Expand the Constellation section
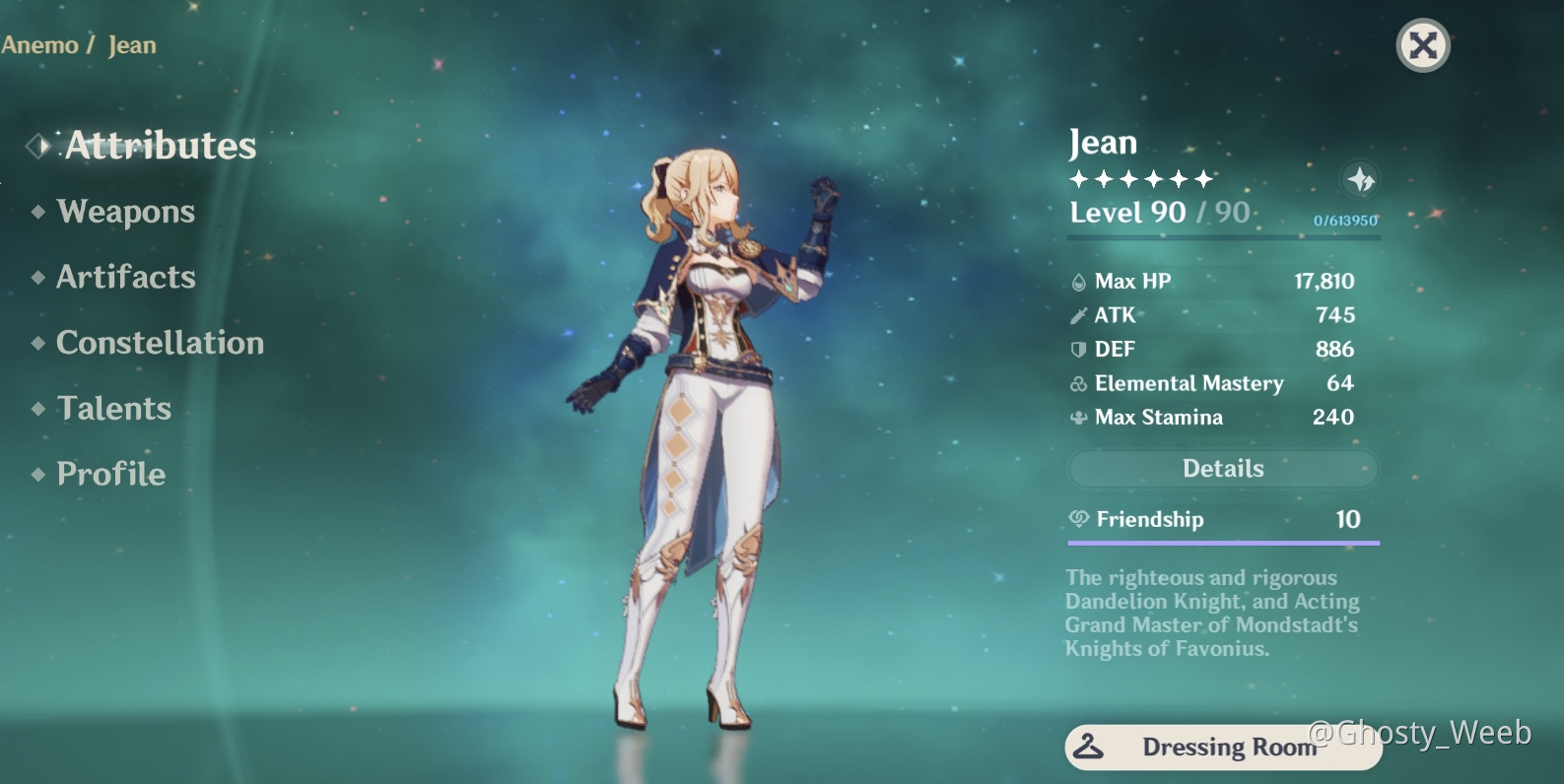 click(x=161, y=344)
